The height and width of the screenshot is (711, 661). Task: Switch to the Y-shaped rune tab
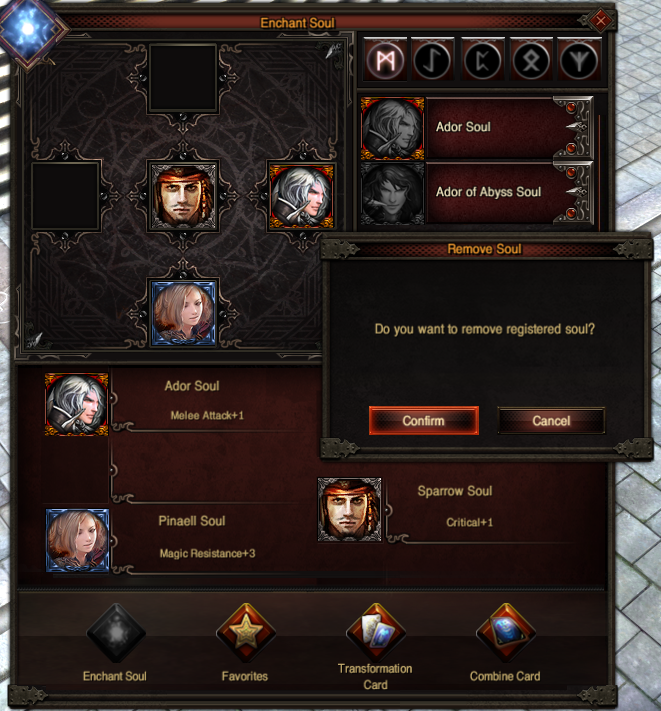pyautogui.click(x=579, y=59)
